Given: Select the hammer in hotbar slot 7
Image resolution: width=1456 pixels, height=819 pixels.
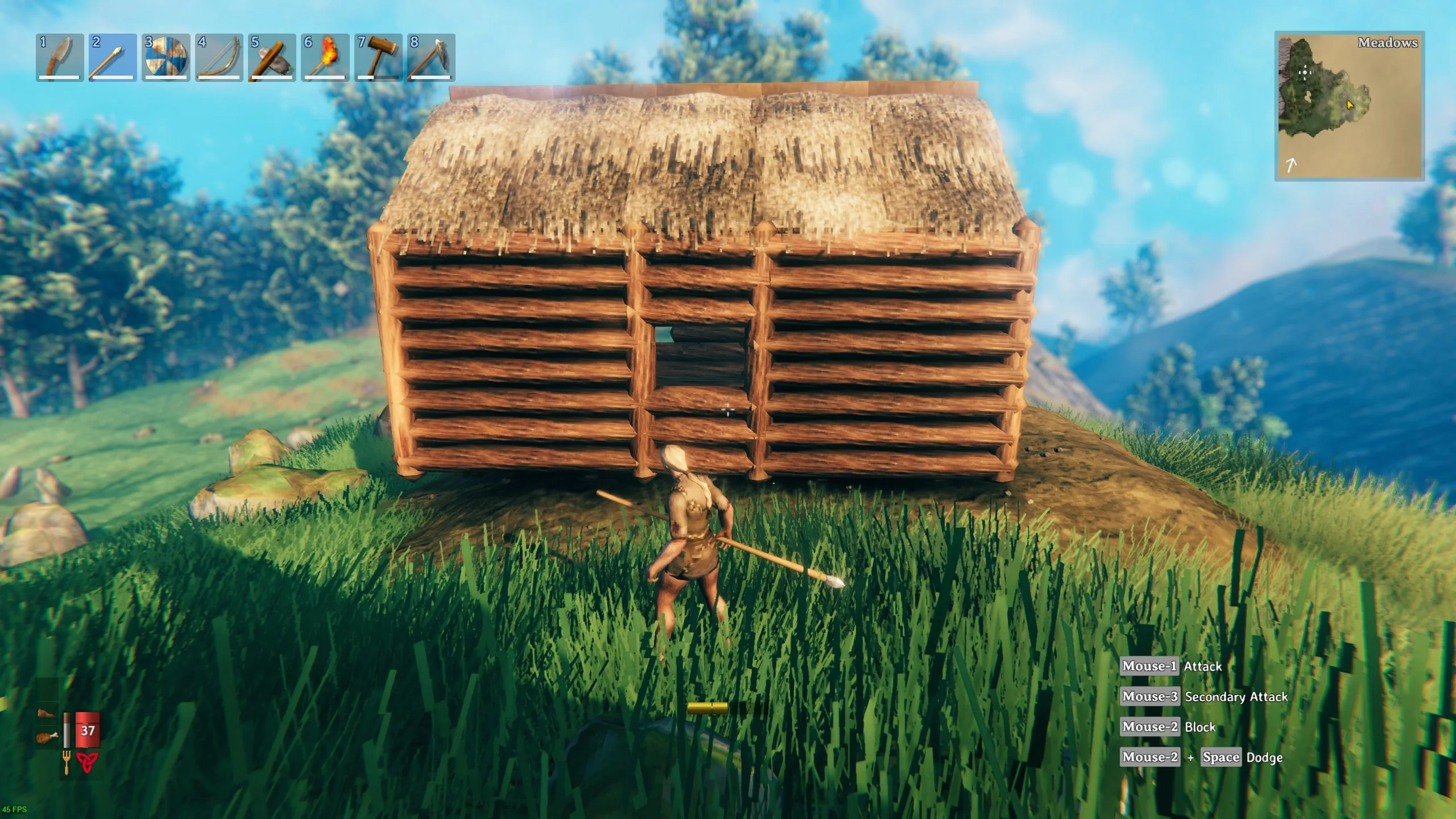Looking at the screenshot, I should click(377, 57).
